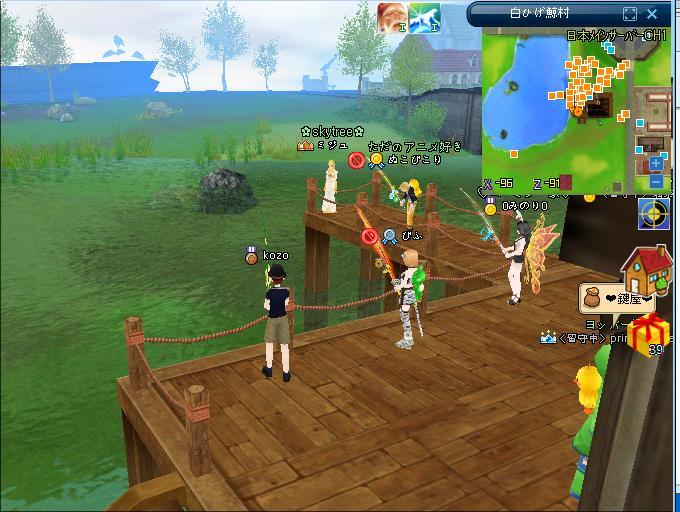Open the ❤鍵屋❤ personal shop sign
Image resolution: width=680 pixels, height=512 pixels.
tap(617, 298)
